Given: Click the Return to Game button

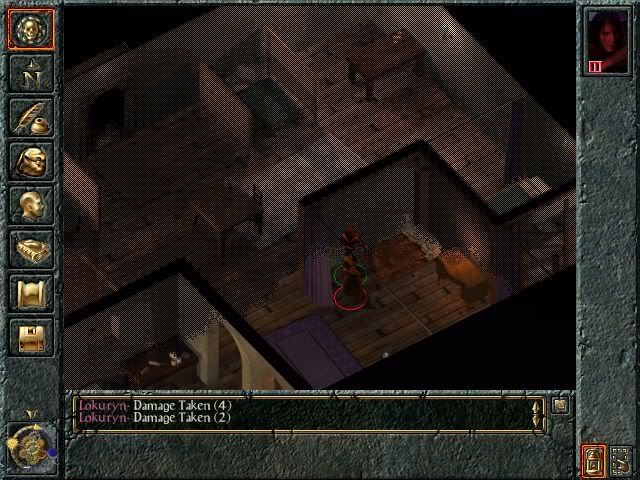Looking at the screenshot, I should [x=30, y=30].
